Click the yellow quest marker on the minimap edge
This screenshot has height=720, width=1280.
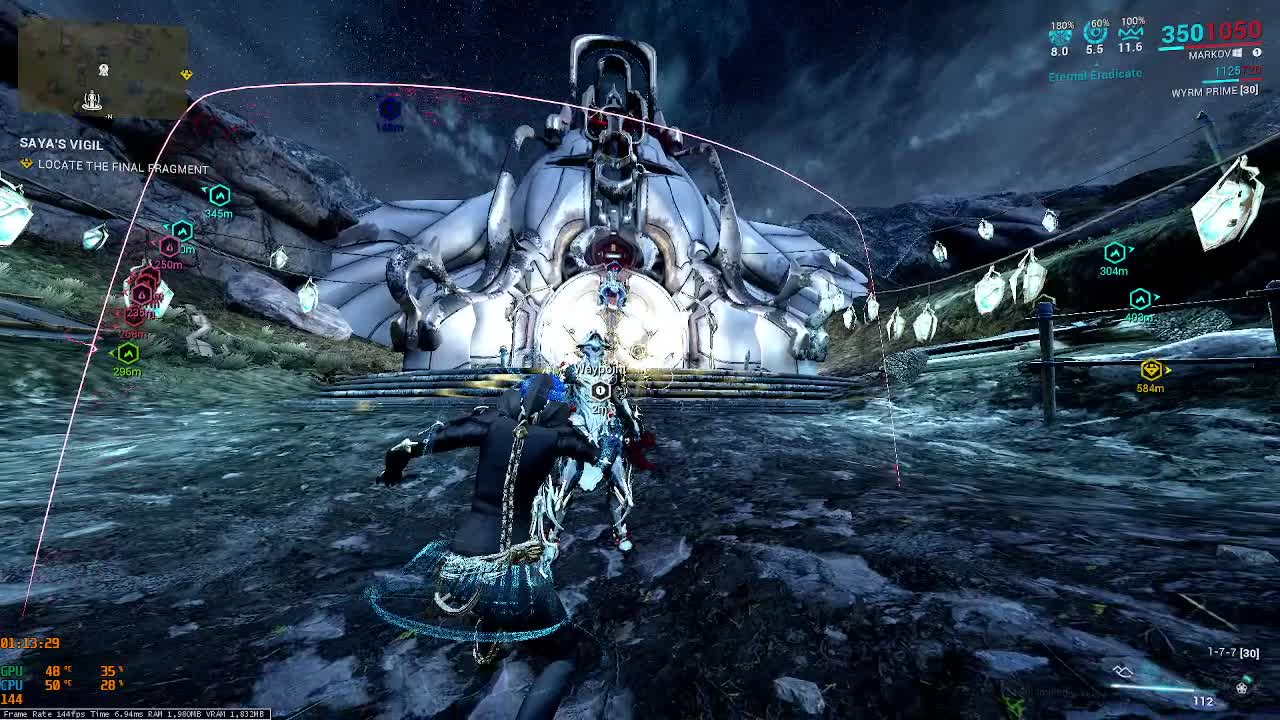point(186,75)
